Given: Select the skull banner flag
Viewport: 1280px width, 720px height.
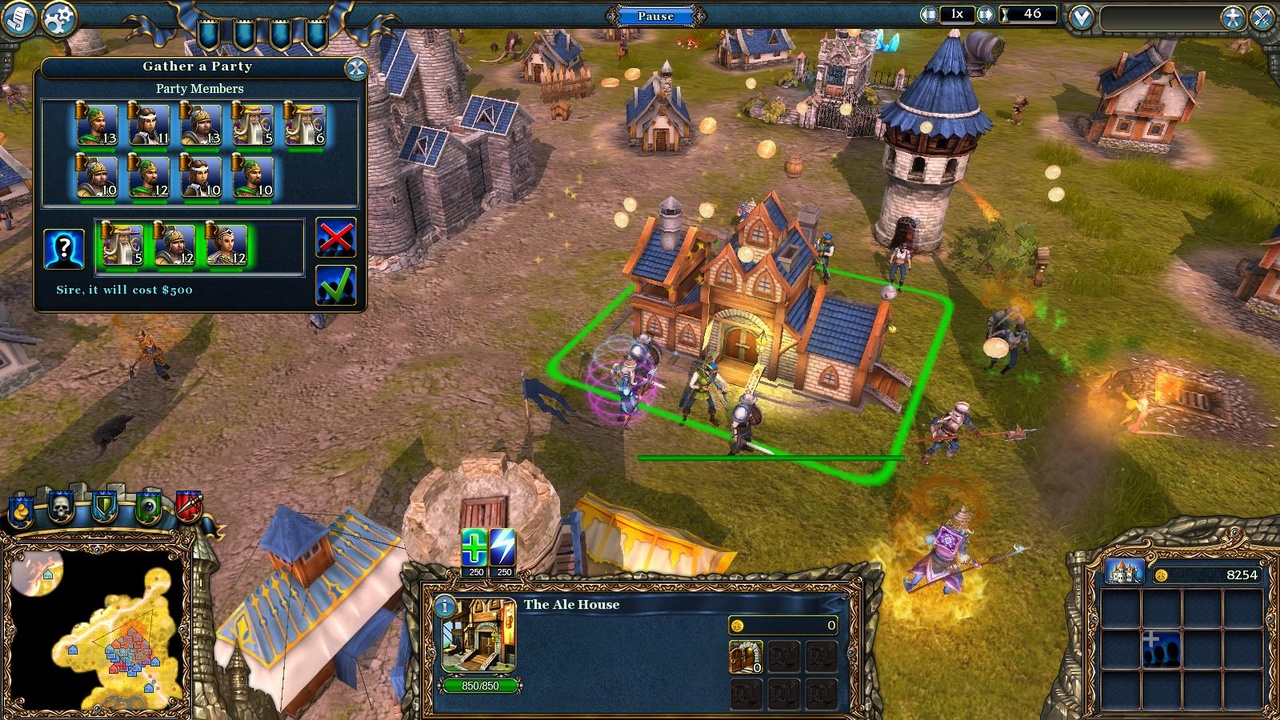Looking at the screenshot, I should point(61,506).
